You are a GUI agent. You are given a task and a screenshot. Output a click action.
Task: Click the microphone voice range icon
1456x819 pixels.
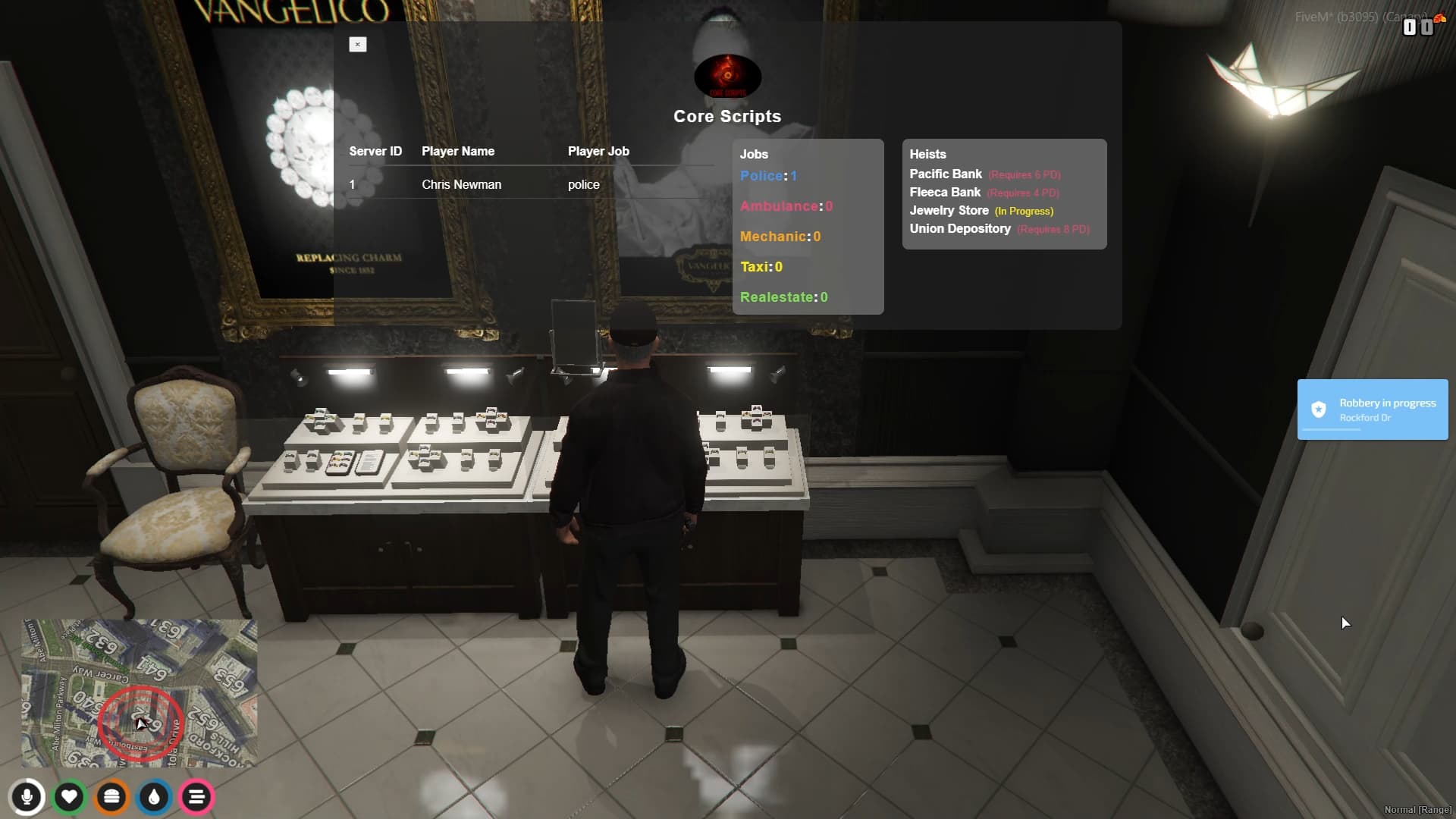pos(27,797)
